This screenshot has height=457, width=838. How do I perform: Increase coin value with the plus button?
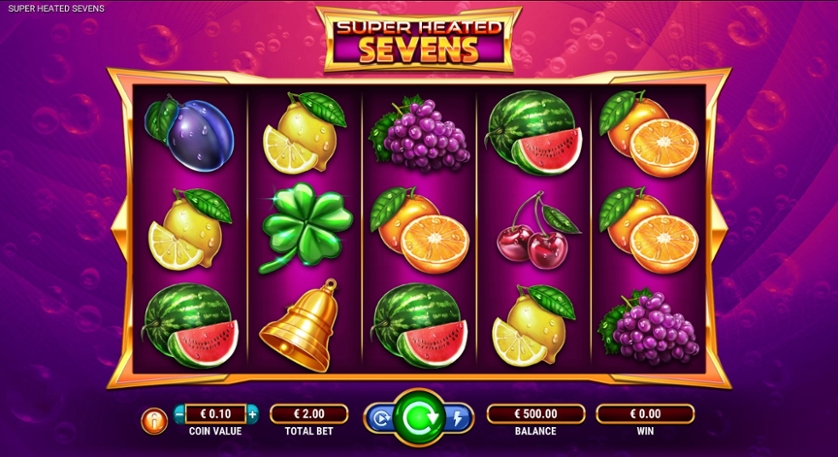click(x=252, y=414)
